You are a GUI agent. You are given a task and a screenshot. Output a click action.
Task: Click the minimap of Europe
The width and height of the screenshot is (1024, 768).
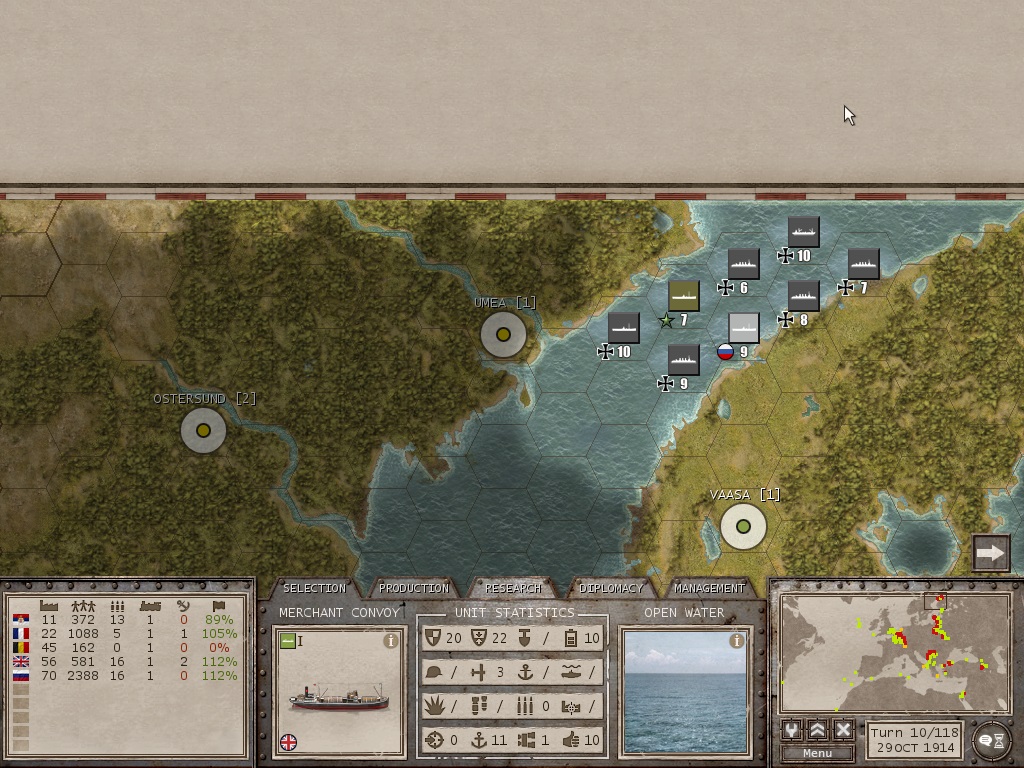click(x=894, y=652)
